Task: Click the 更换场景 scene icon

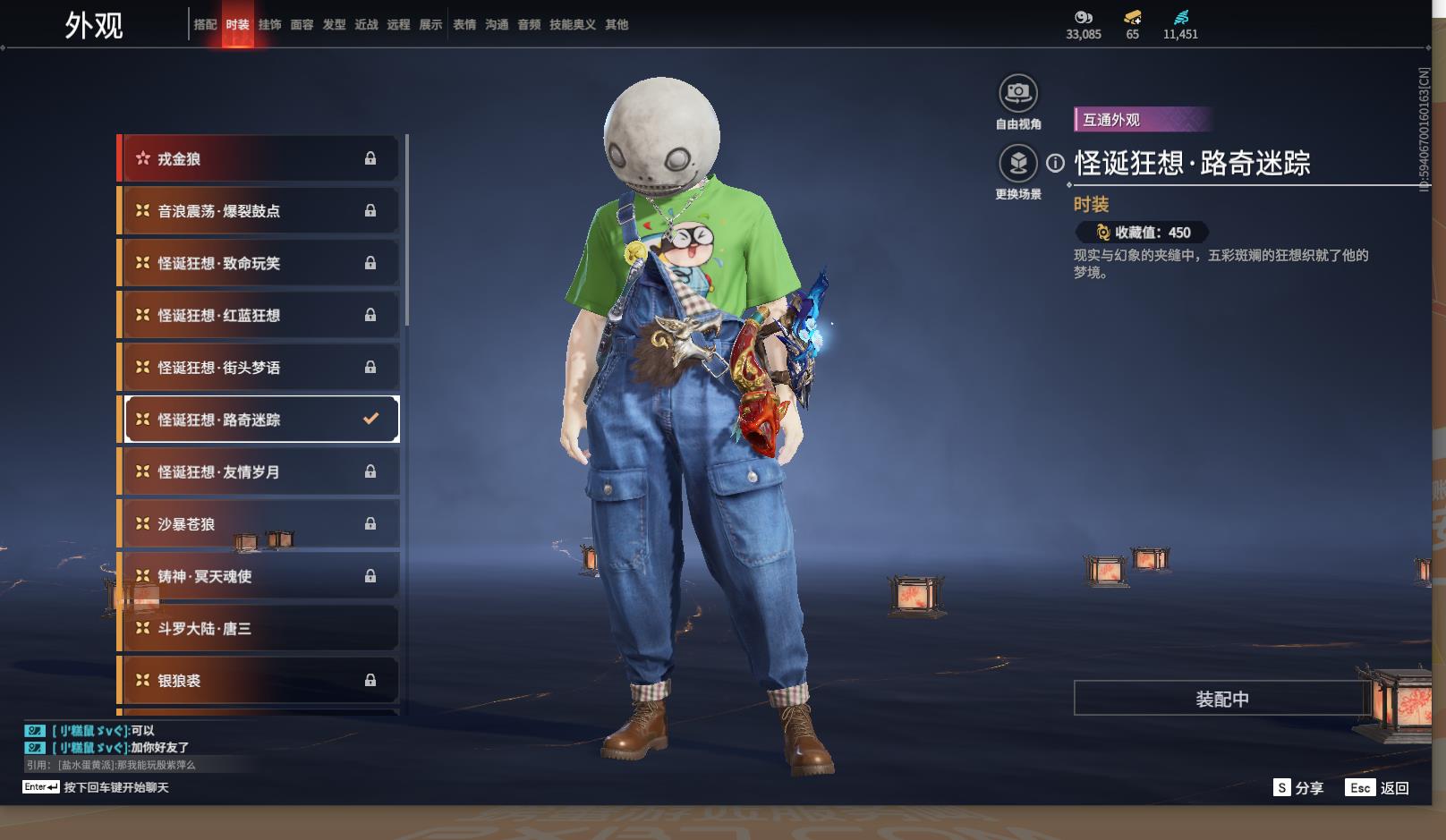Action: coord(1017,165)
